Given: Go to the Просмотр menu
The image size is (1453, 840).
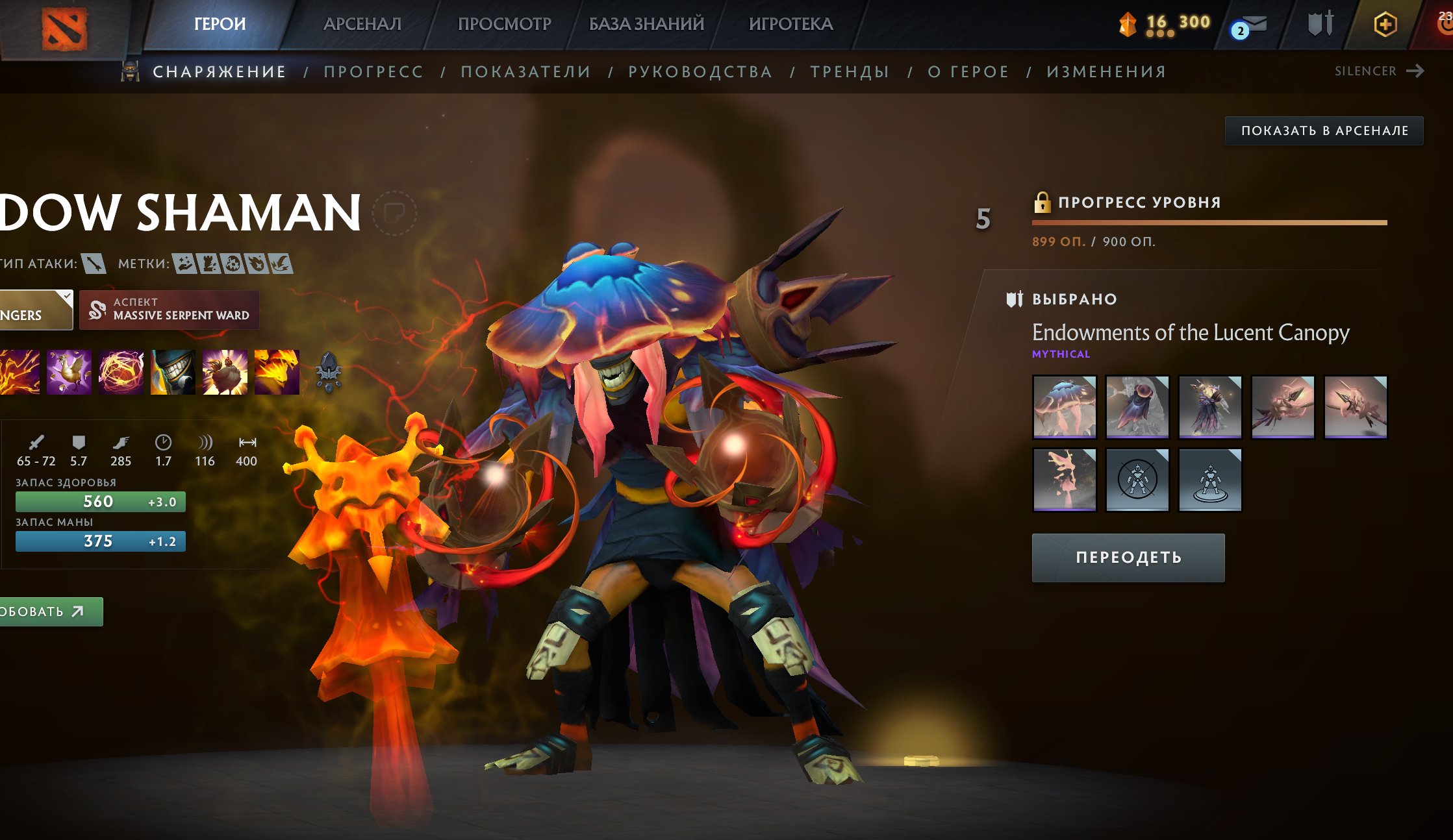Looking at the screenshot, I should tap(504, 24).
